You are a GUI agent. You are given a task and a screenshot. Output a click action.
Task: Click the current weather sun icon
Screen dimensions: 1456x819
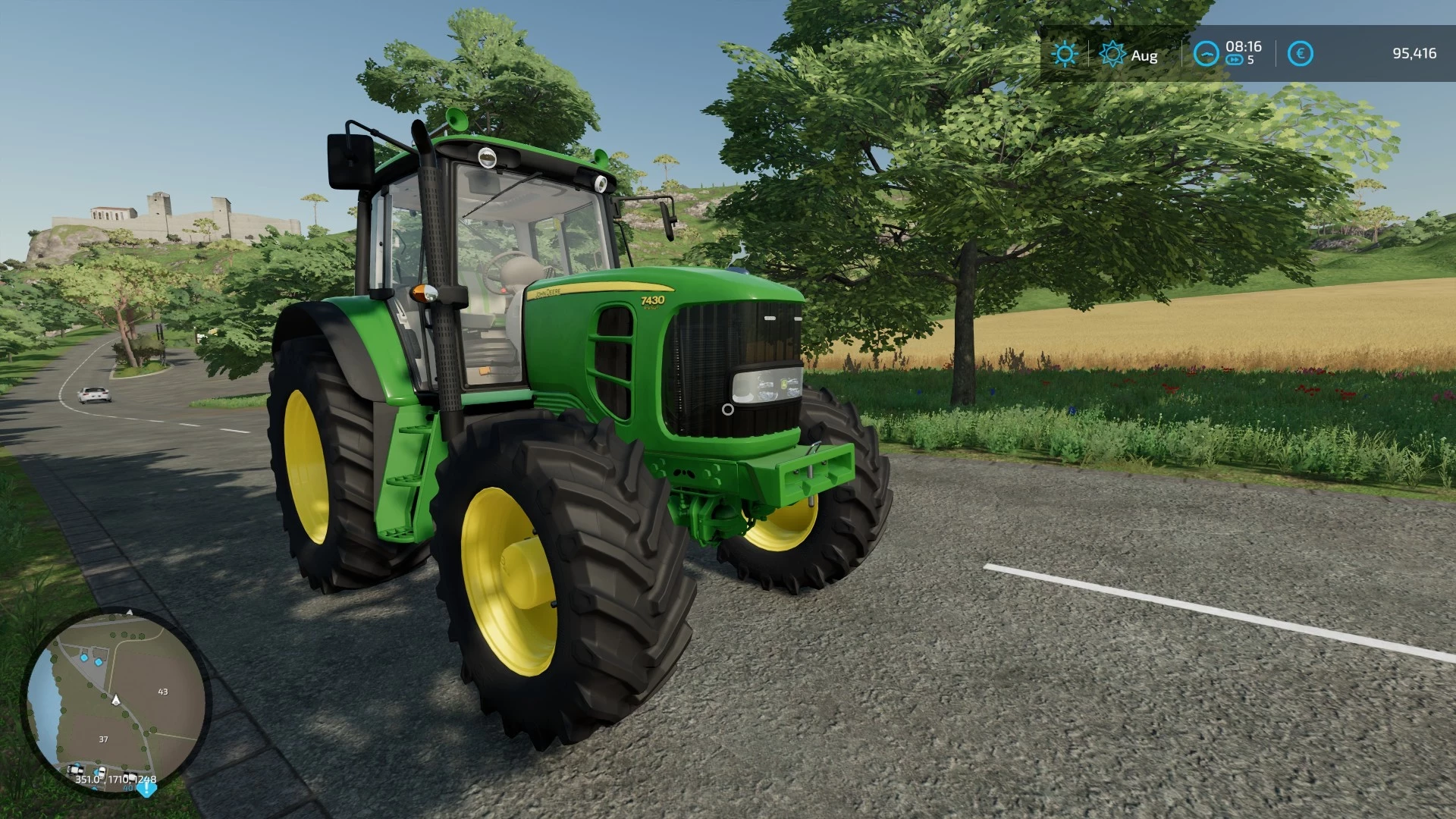coord(1065,53)
